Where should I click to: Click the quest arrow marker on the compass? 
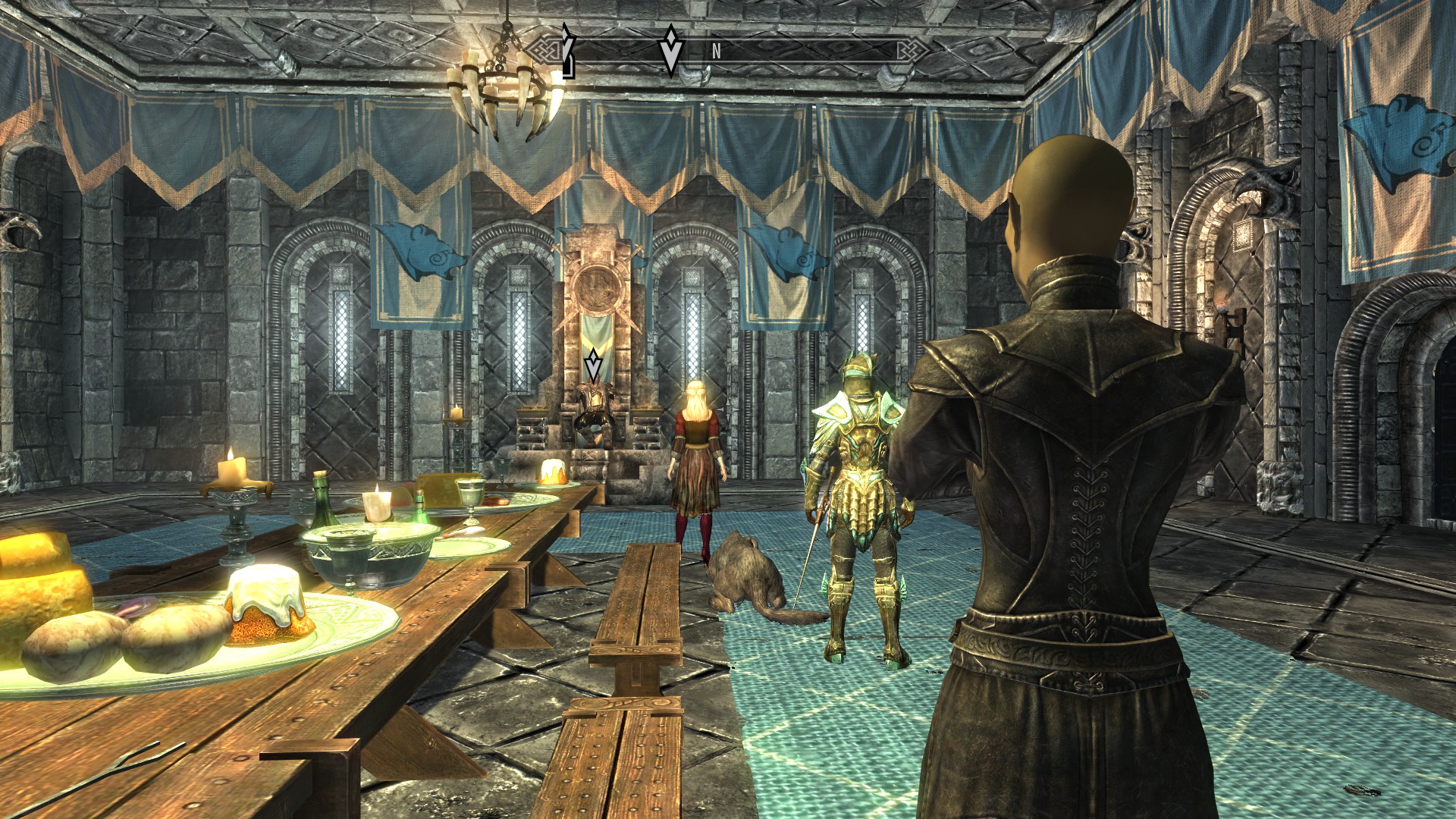[670, 49]
